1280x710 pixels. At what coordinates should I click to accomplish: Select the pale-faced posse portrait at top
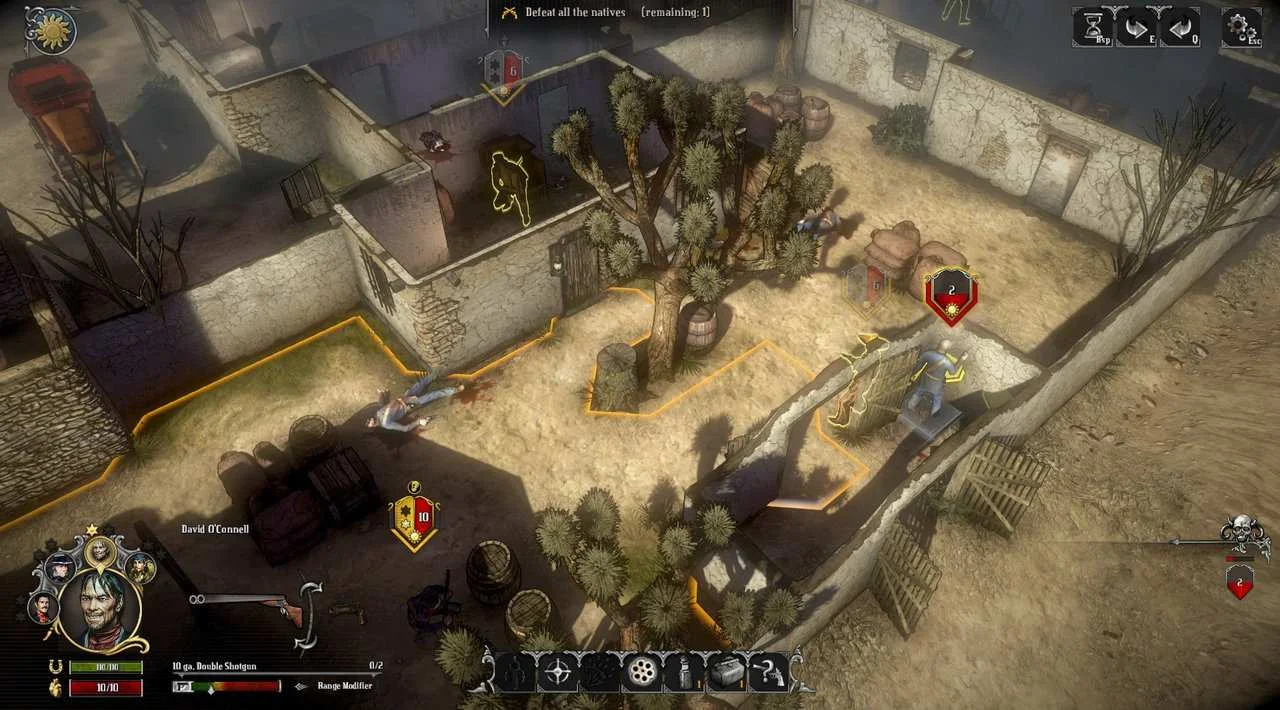100,549
